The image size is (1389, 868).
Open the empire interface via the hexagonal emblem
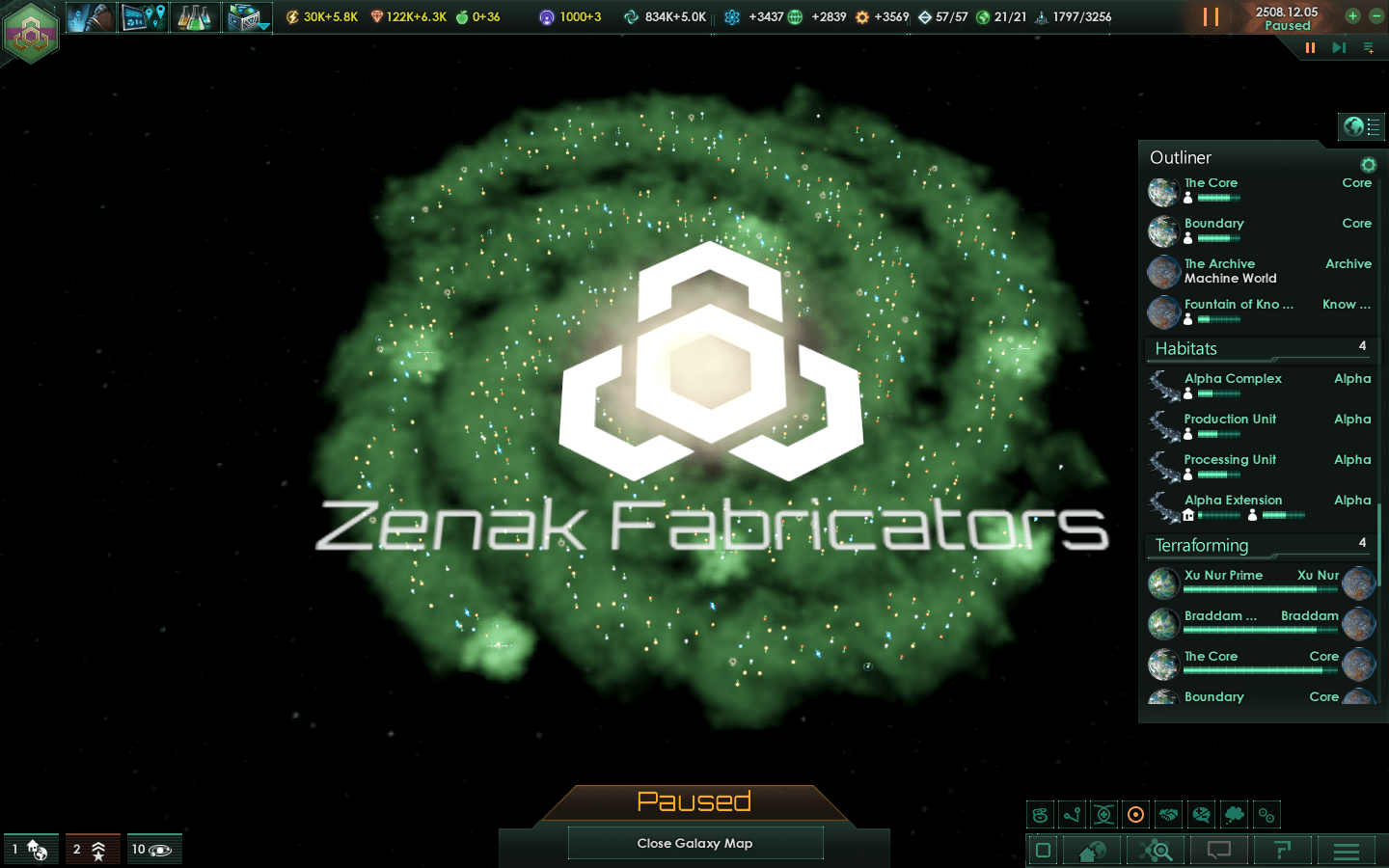[31, 34]
